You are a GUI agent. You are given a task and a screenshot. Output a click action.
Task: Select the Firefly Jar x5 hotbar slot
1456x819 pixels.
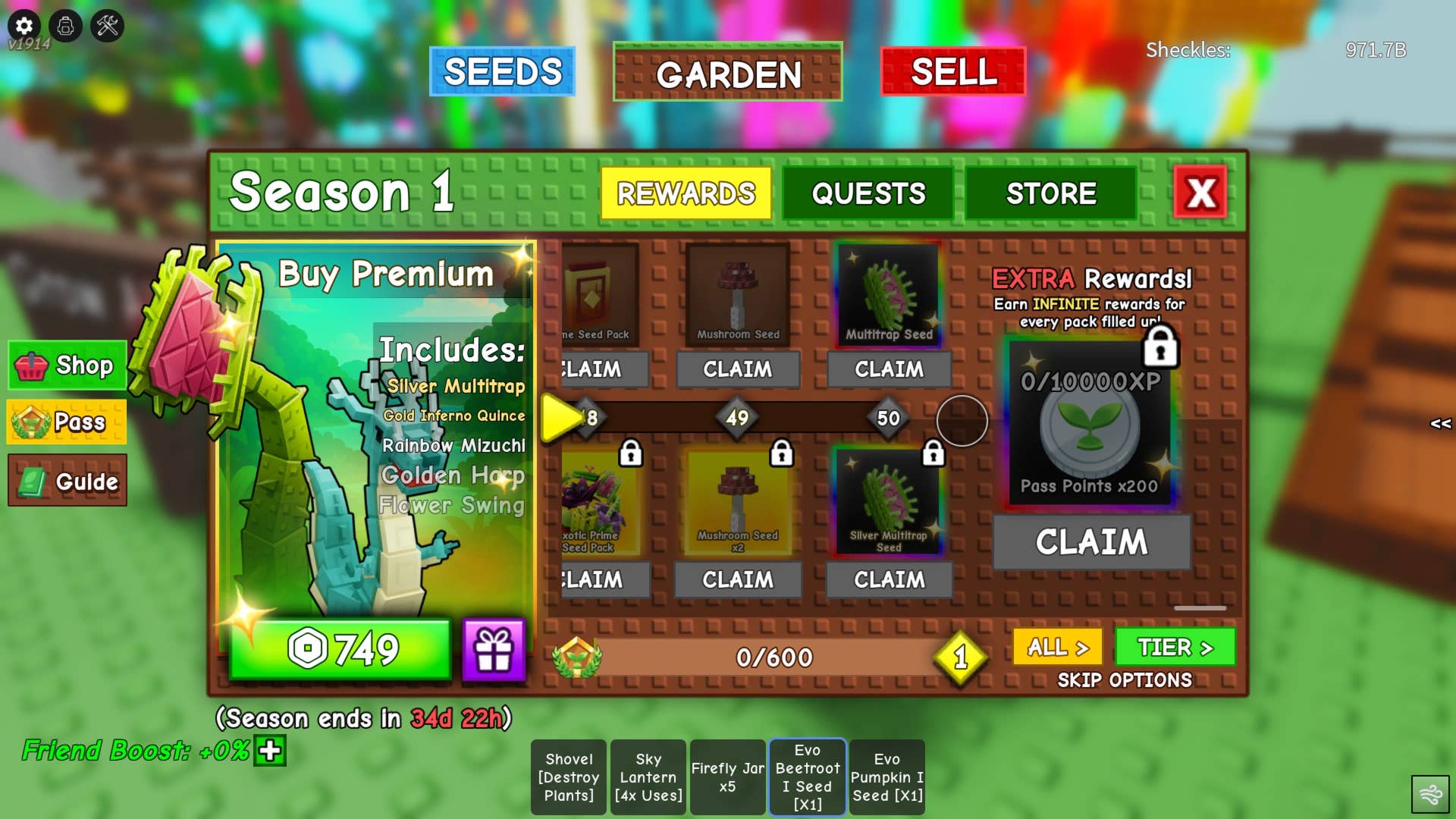point(727,777)
